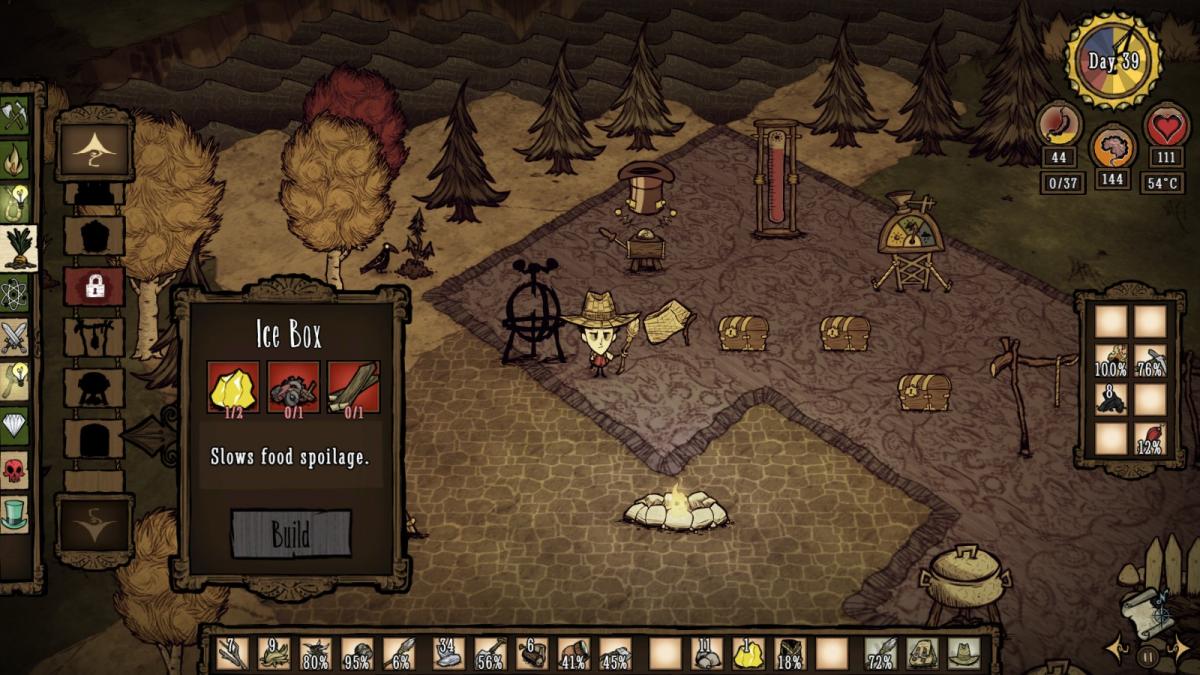Choose the Magic tab with the red skull
The width and height of the screenshot is (1200, 675).
click(14, 469)
